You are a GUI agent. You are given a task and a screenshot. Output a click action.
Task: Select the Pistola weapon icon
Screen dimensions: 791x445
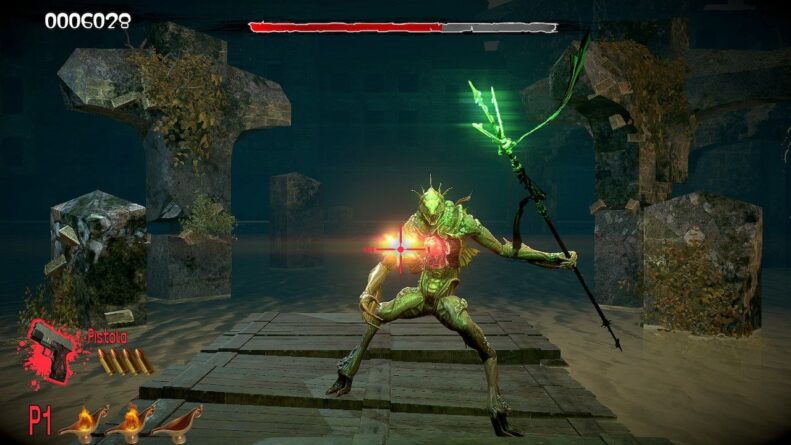tap(52, 350)
